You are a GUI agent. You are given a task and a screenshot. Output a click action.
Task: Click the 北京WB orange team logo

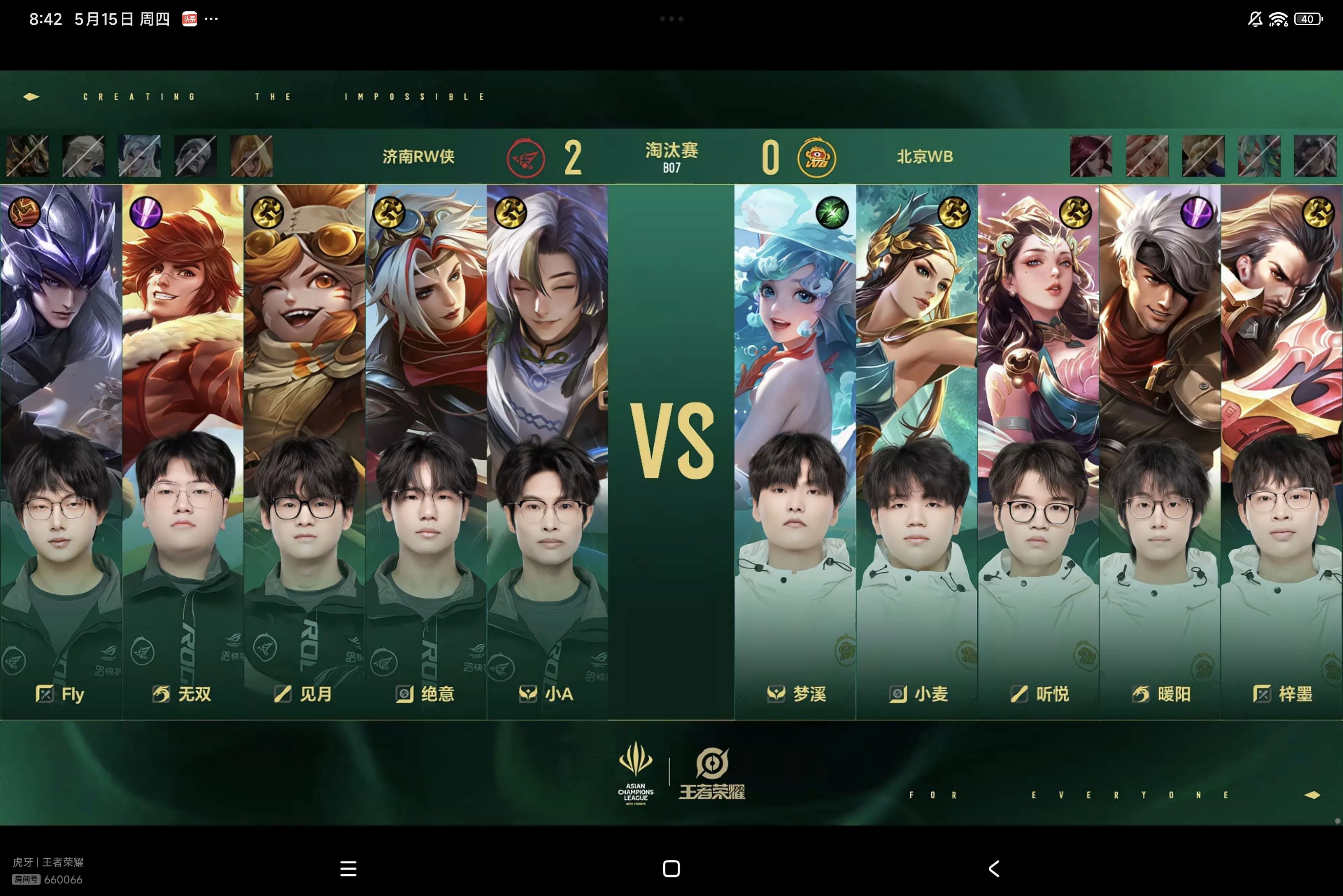click(816, 158)
